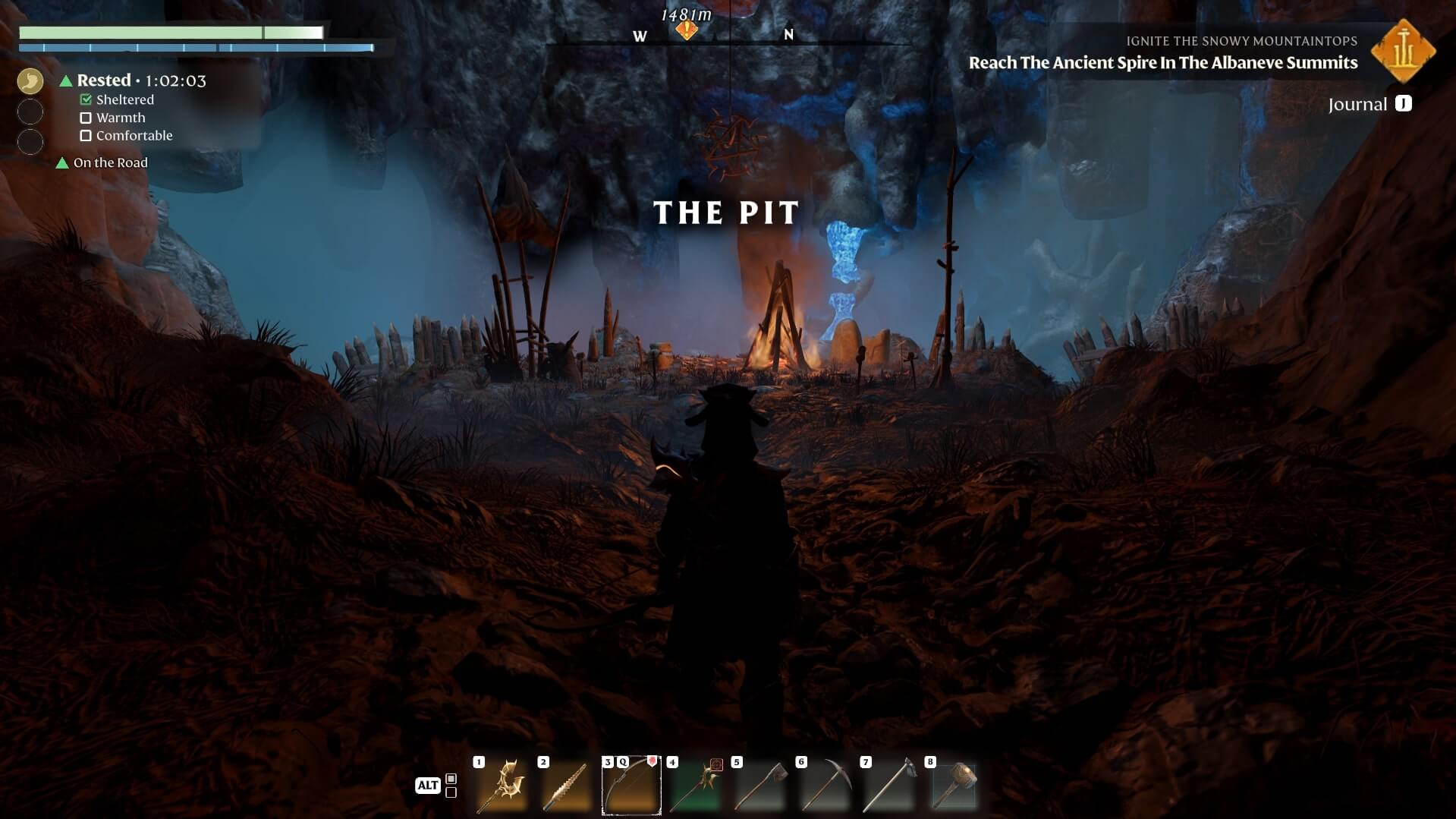
Task: Equip the bow in hotbar slot 3
Action: (x=631, y=786)
